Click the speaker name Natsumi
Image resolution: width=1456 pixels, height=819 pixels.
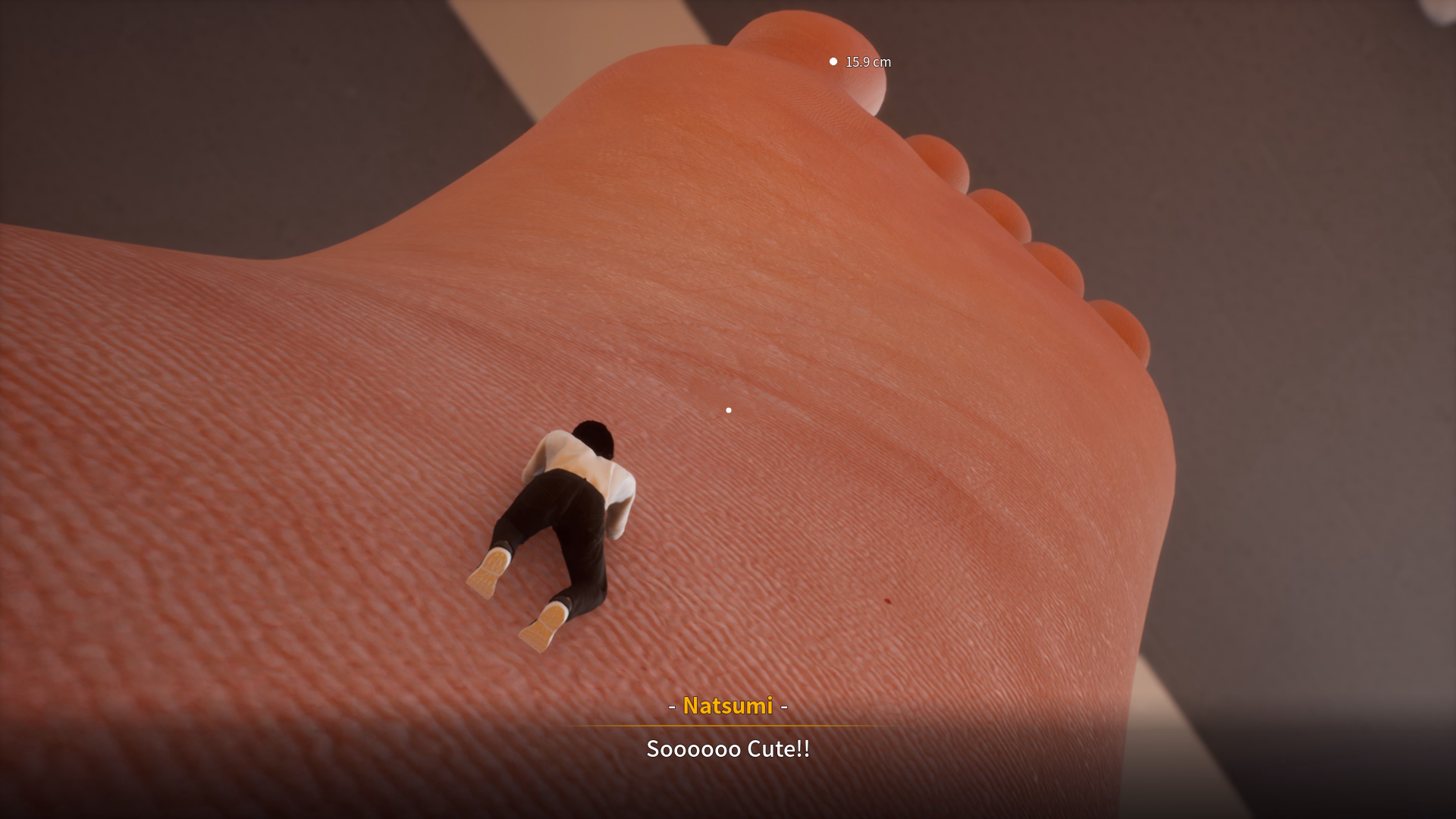[727, 707]
